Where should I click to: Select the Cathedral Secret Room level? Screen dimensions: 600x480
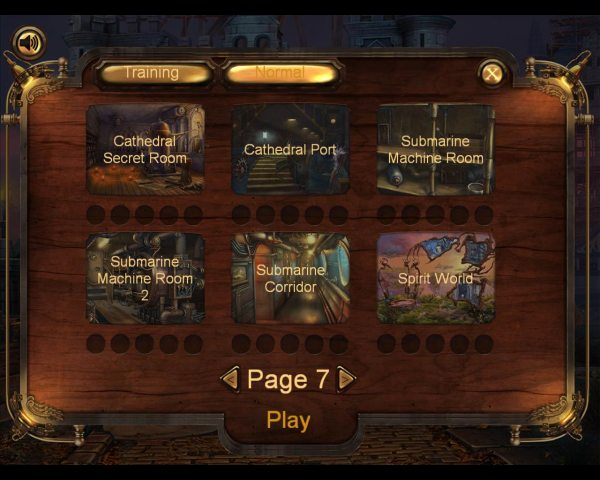tap(145, 149)
